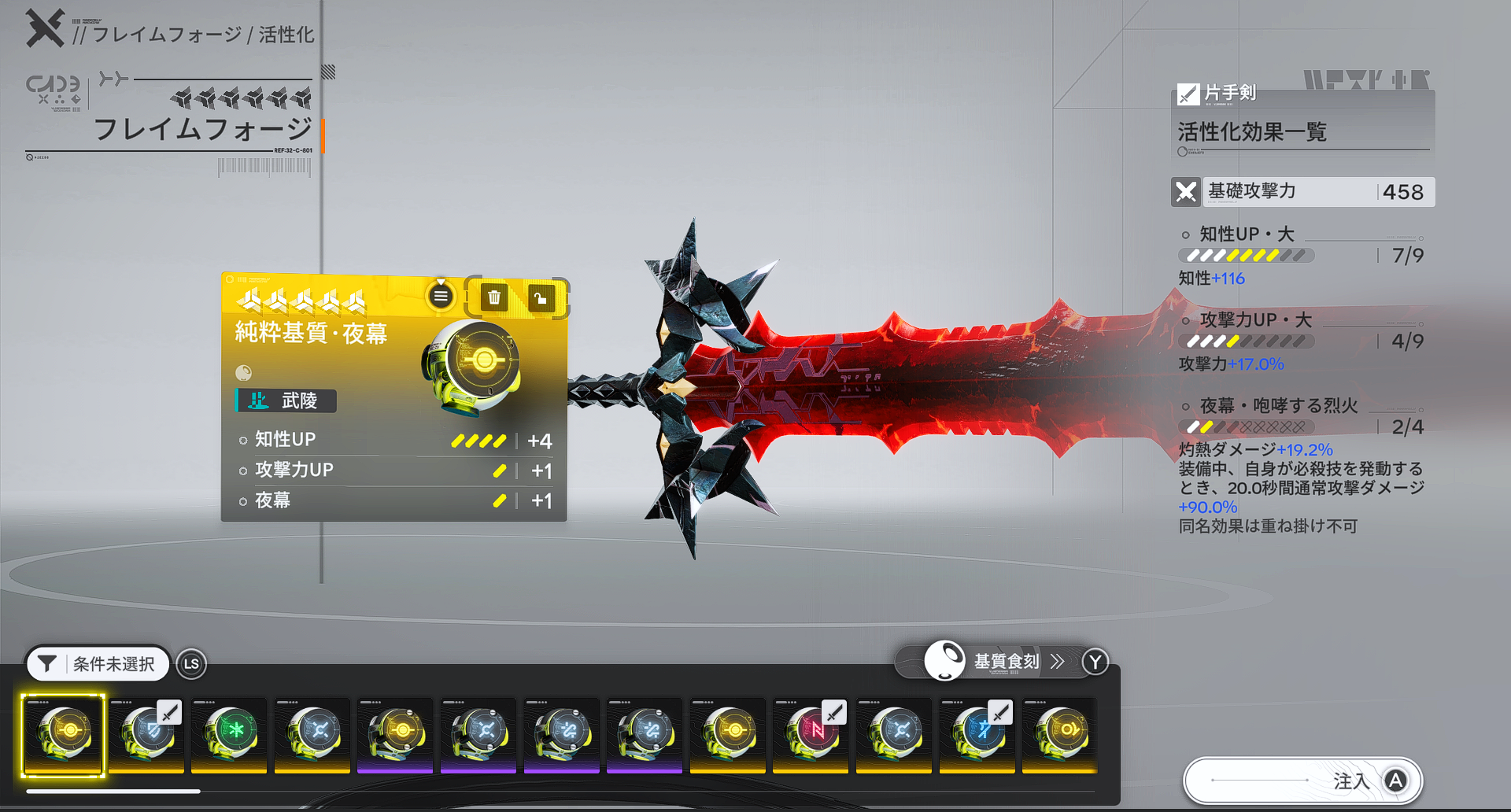This screenshot has width=1511, height=812.
Task: Pick the blue shield essence with sword badge
Action: (146, 735)
